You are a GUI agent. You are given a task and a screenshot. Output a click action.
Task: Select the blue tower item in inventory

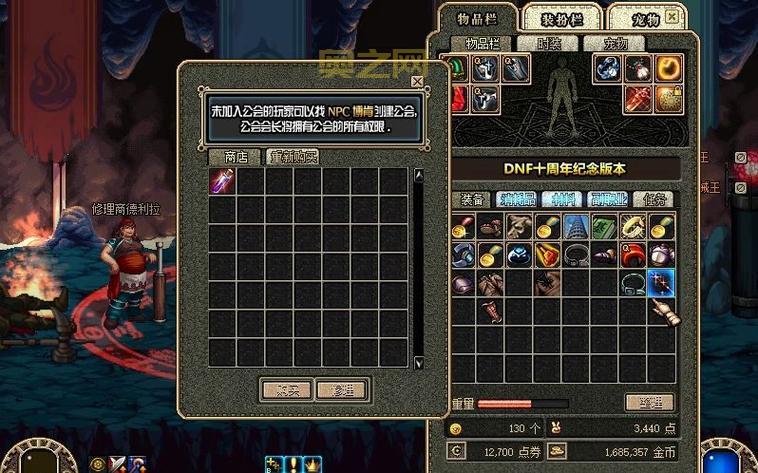point(575,226)
